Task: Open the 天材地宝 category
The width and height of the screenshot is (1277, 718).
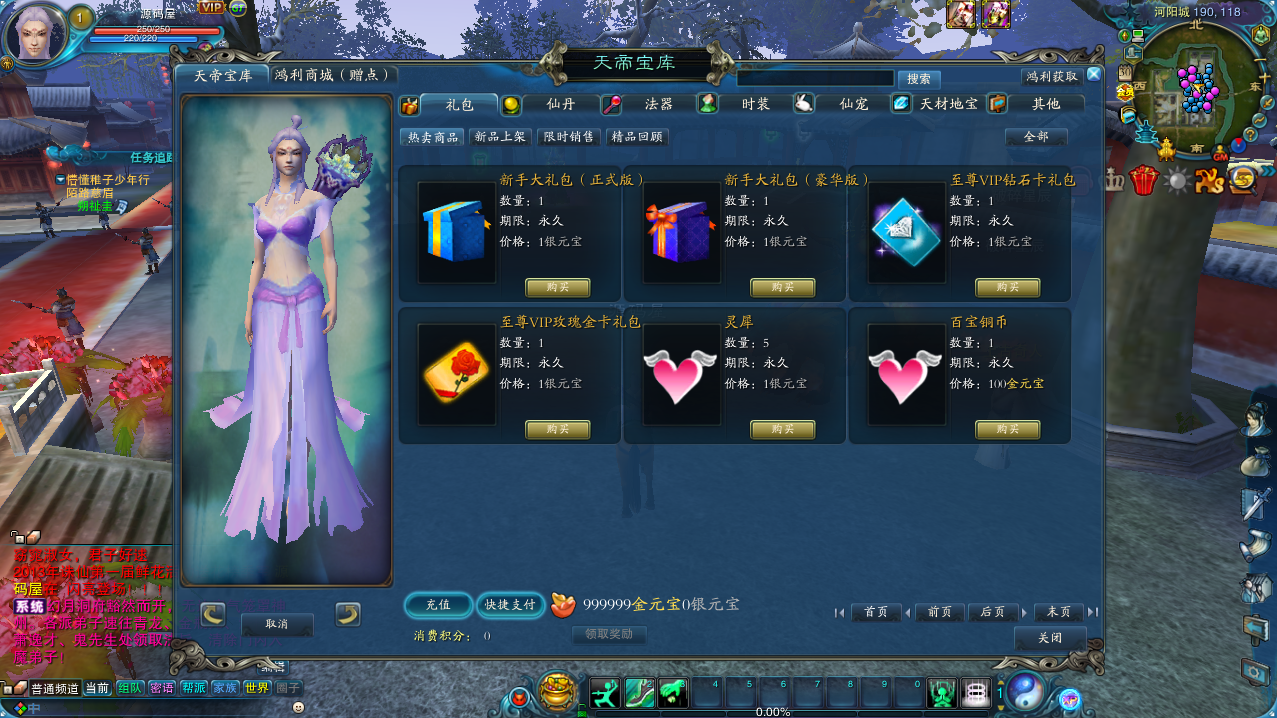Action: point(948,104)
